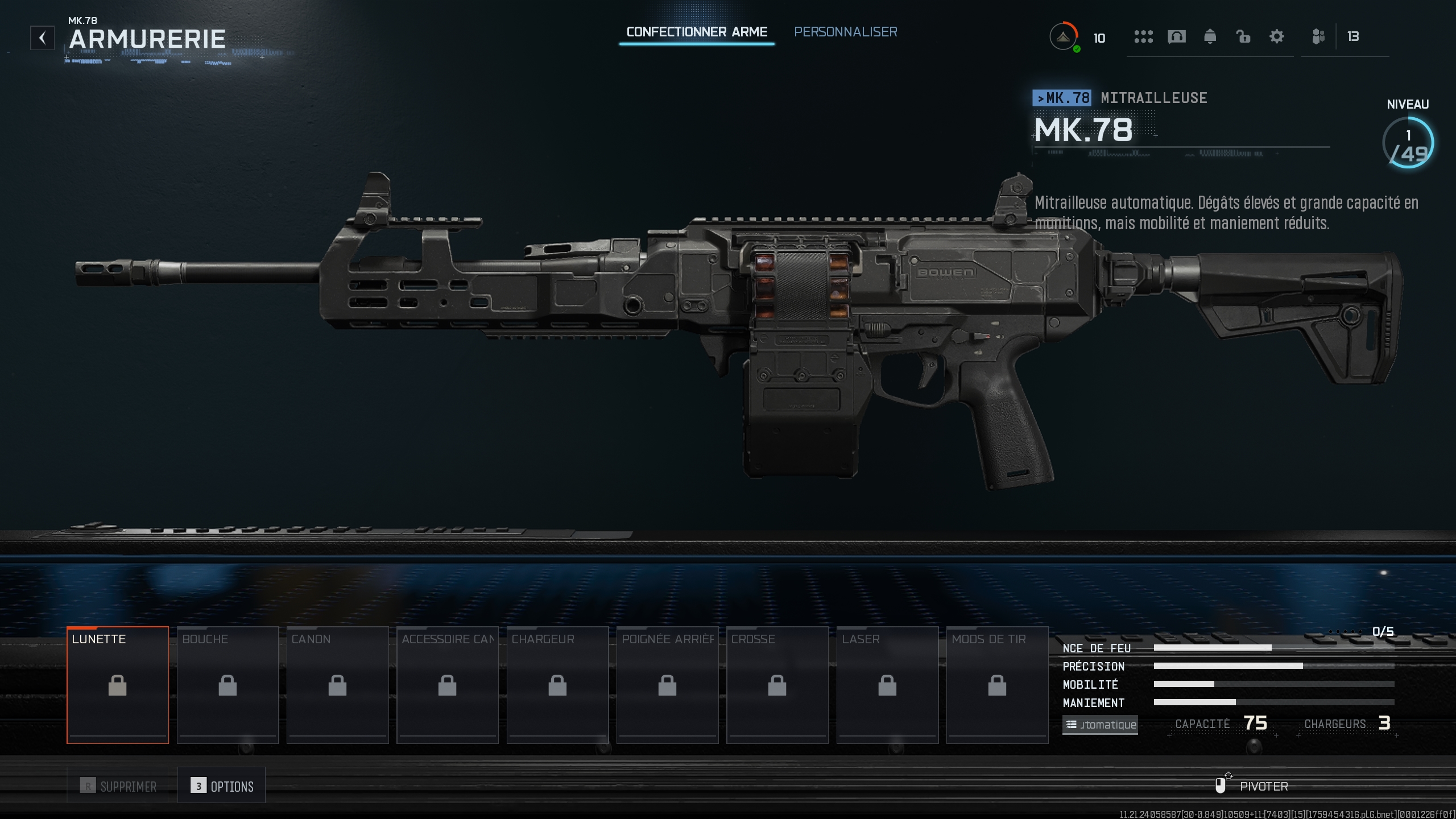Expand the BOUCHE attachment slot
The image size is (1456, 819).
point(227,684)
